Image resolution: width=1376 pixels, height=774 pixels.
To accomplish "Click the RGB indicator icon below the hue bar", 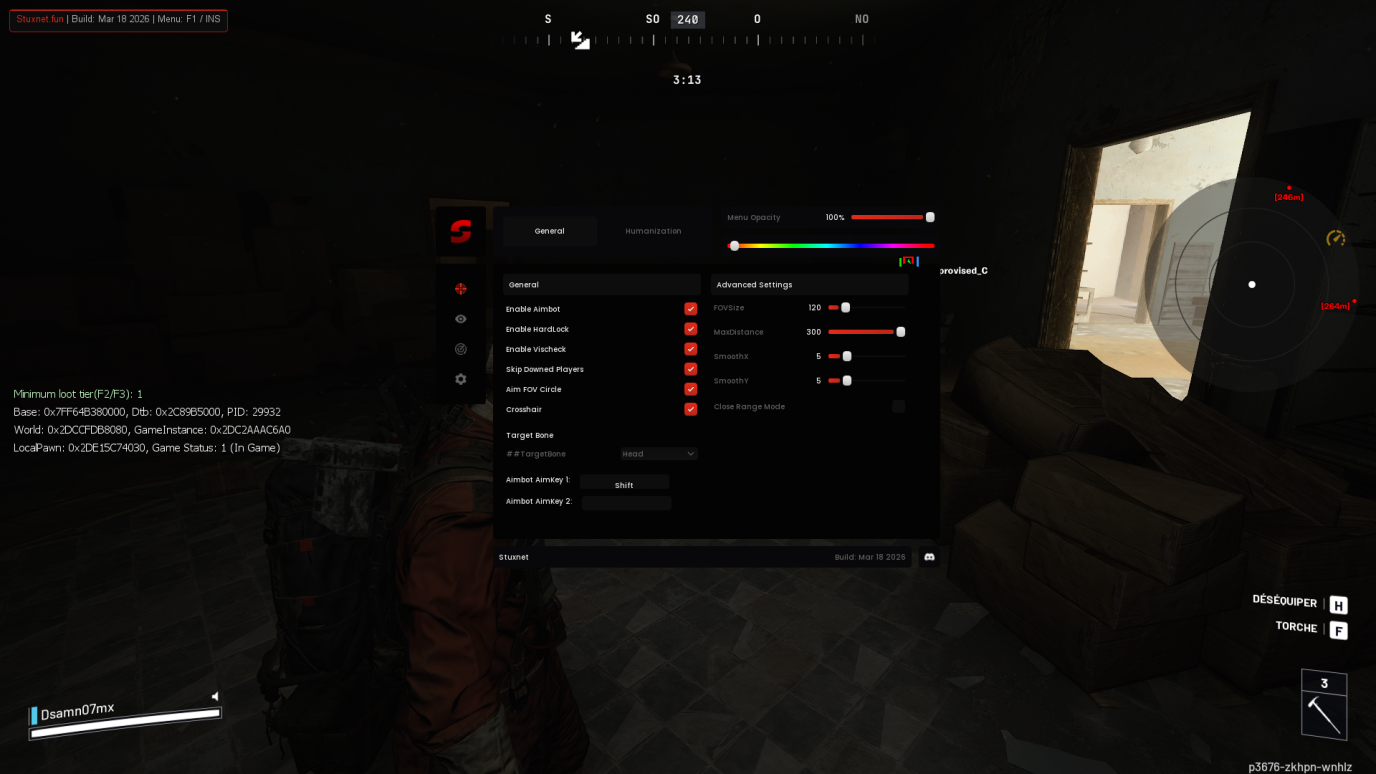I will click(x=908, y=261).
